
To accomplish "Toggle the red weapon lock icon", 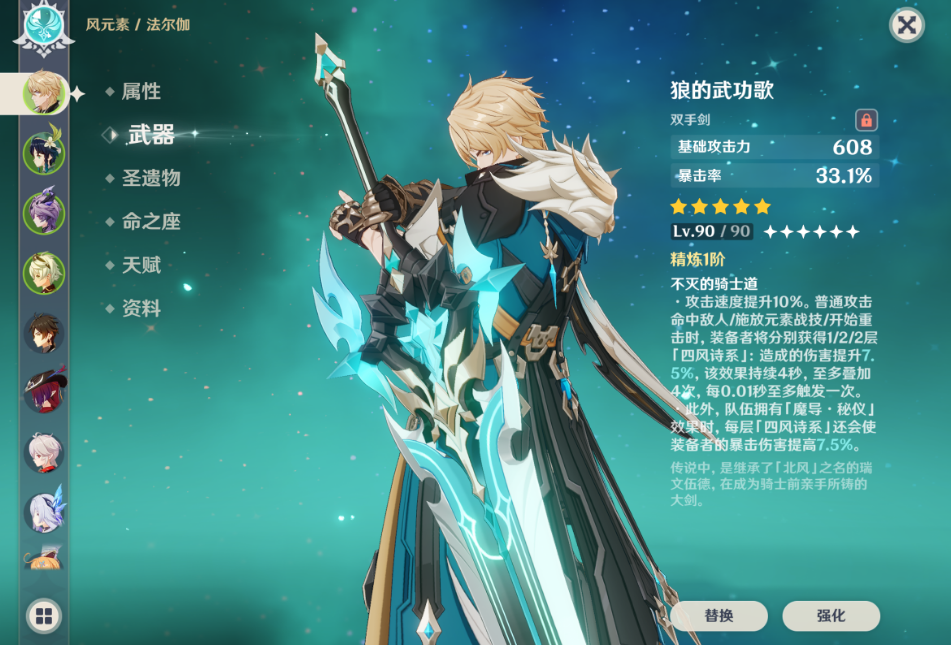I will 866,120.
